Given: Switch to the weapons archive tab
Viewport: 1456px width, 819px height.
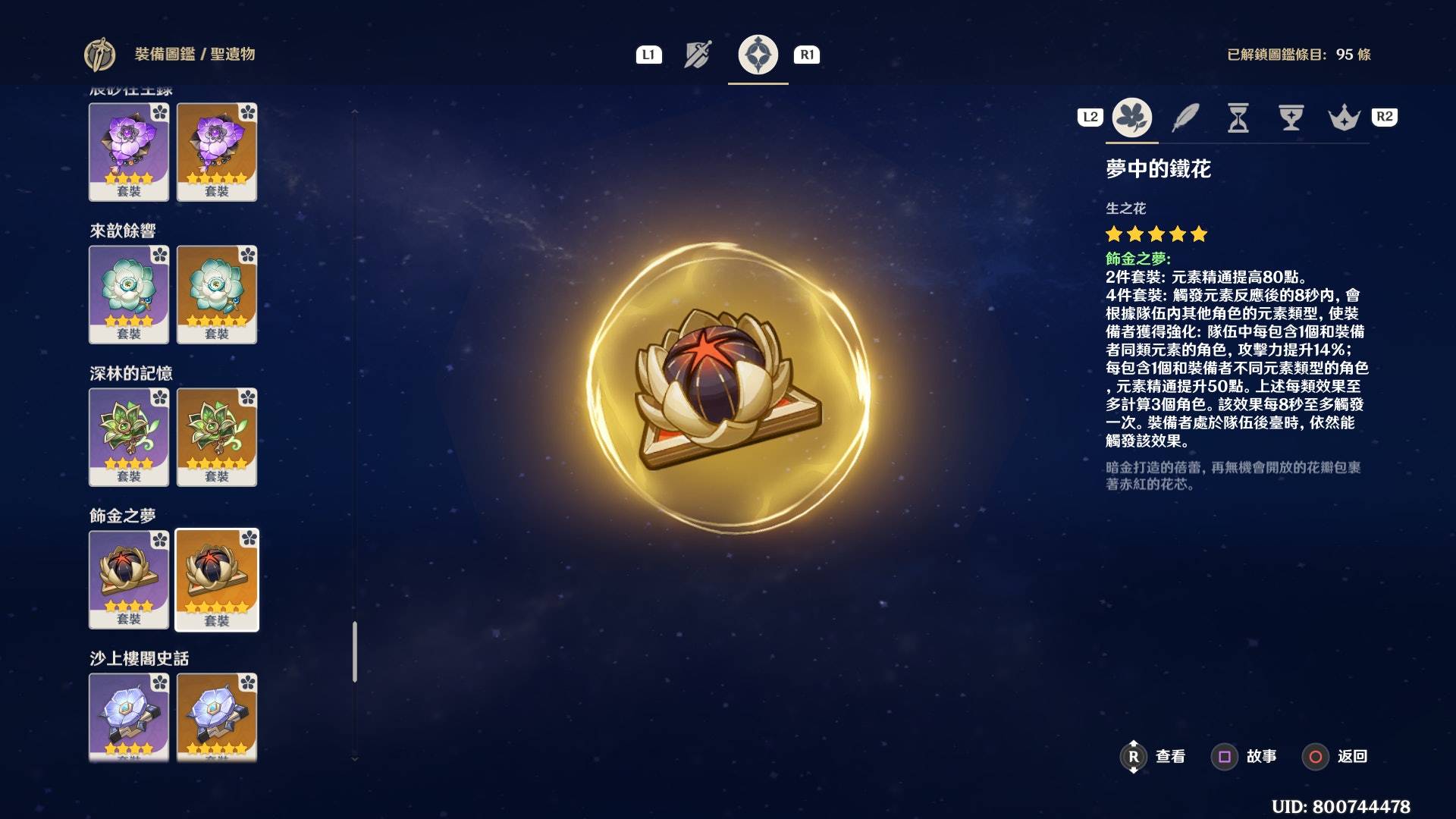Looking at the screenshot, I should point(698,55).
